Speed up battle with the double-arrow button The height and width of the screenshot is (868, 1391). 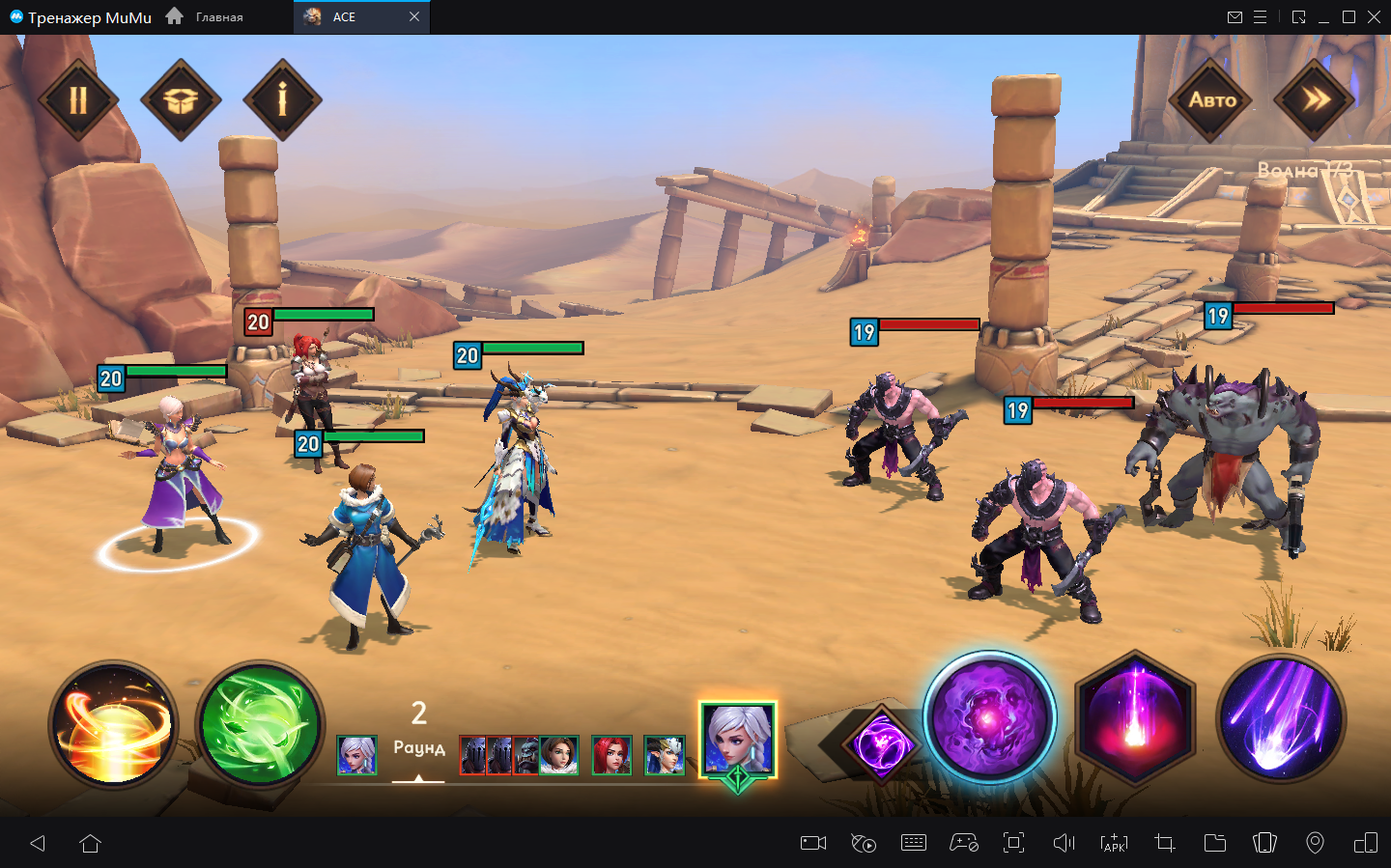pyautogui.click(x=1315, y=100)
